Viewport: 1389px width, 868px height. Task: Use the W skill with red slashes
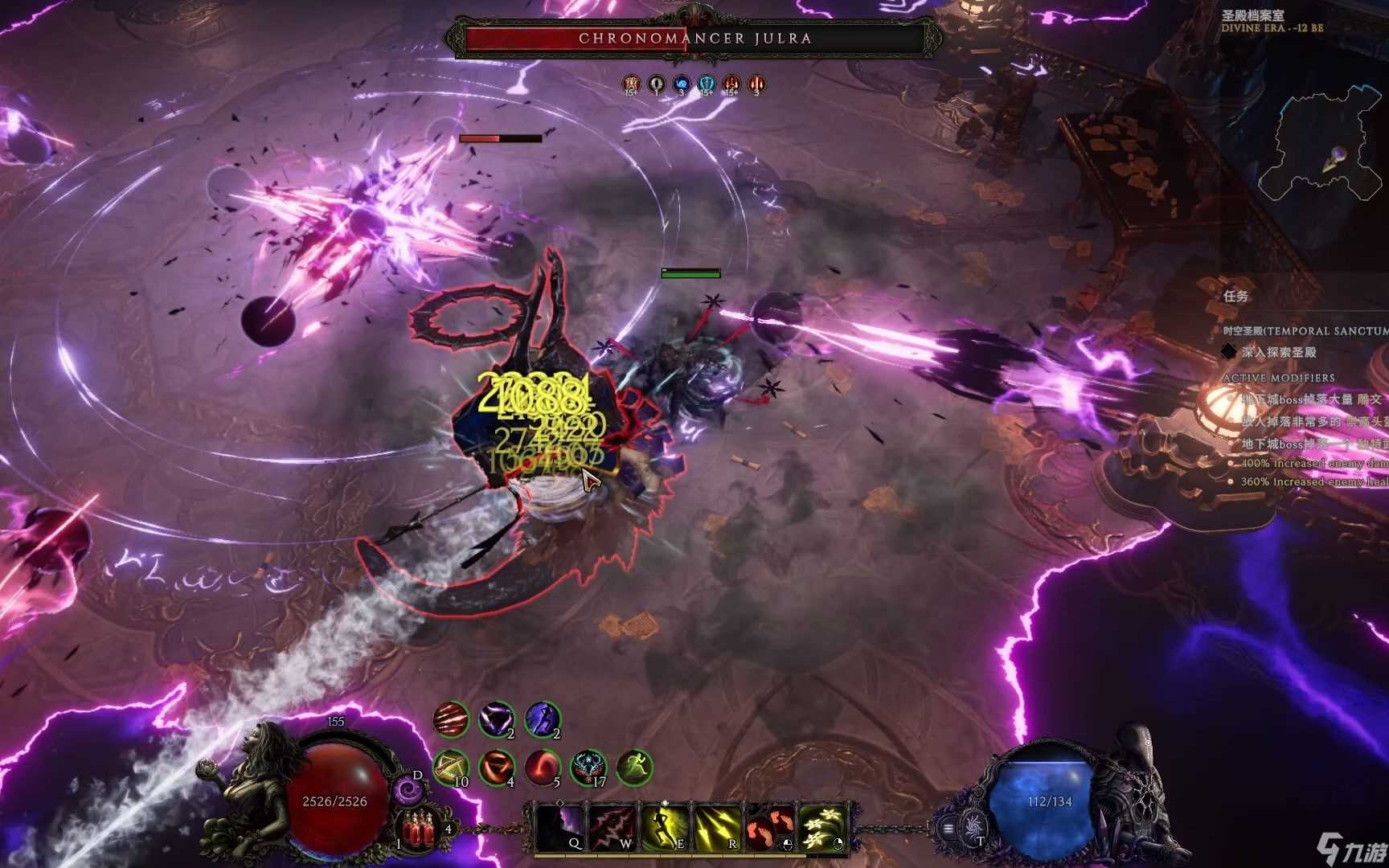click(x=613, y=826)
